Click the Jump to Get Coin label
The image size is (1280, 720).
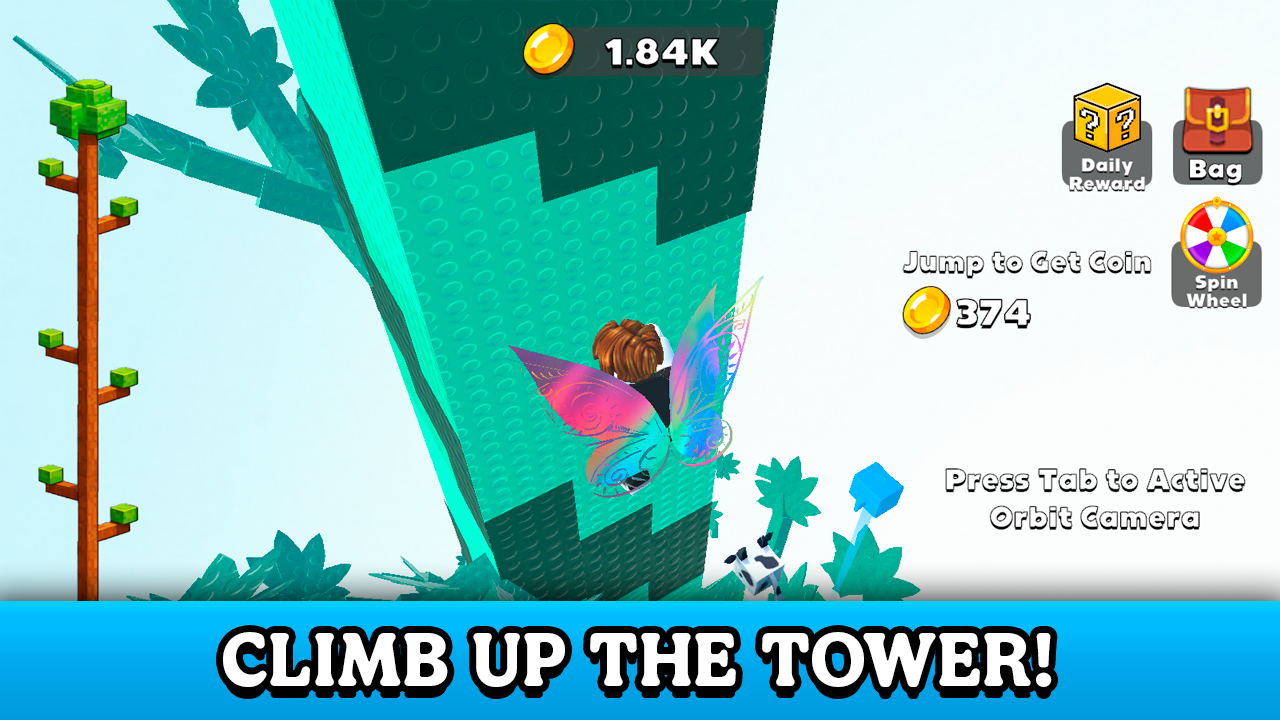click(x=1026, y=263)
